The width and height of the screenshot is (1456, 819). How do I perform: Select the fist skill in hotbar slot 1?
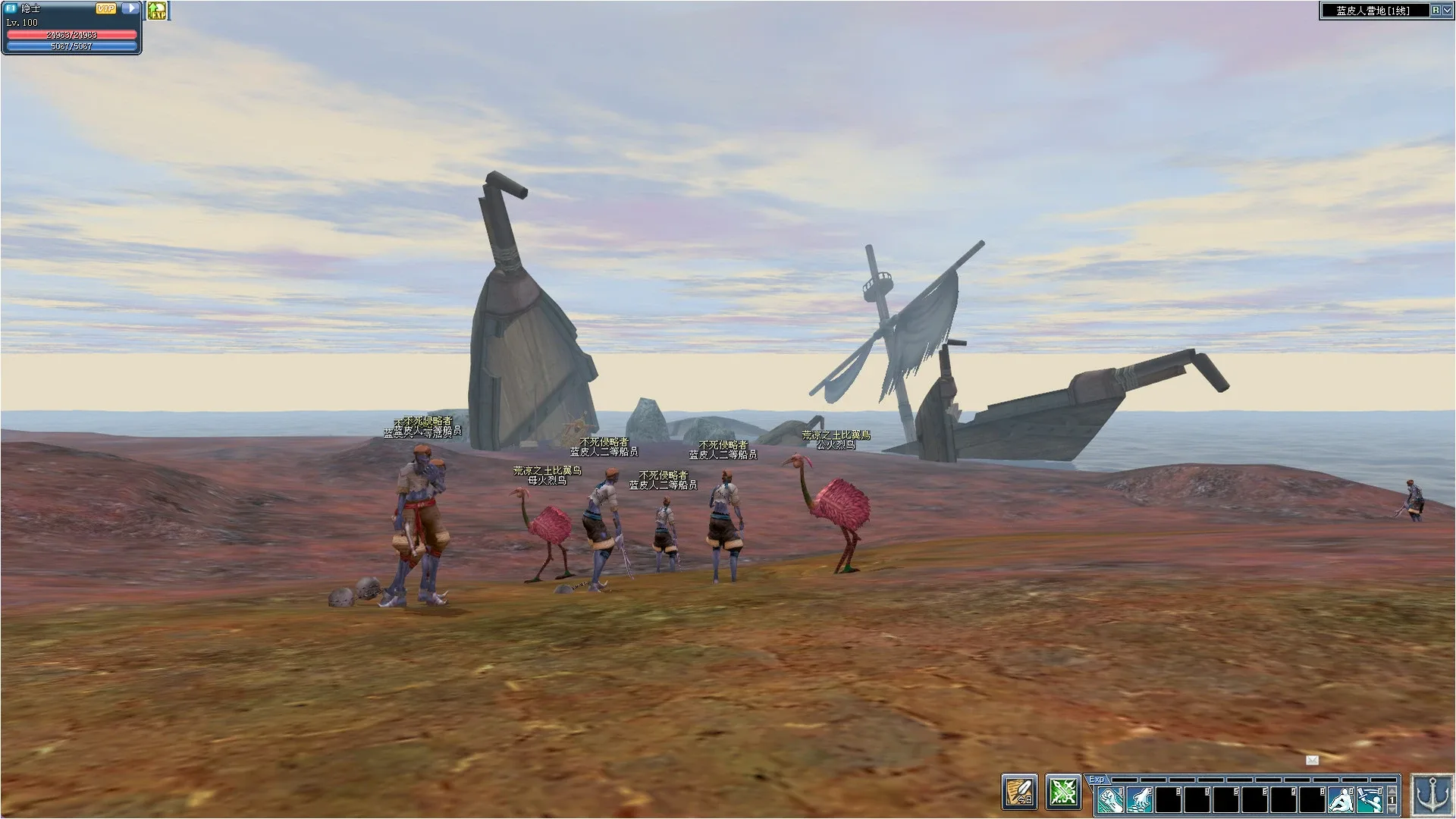click(1109, 799)
